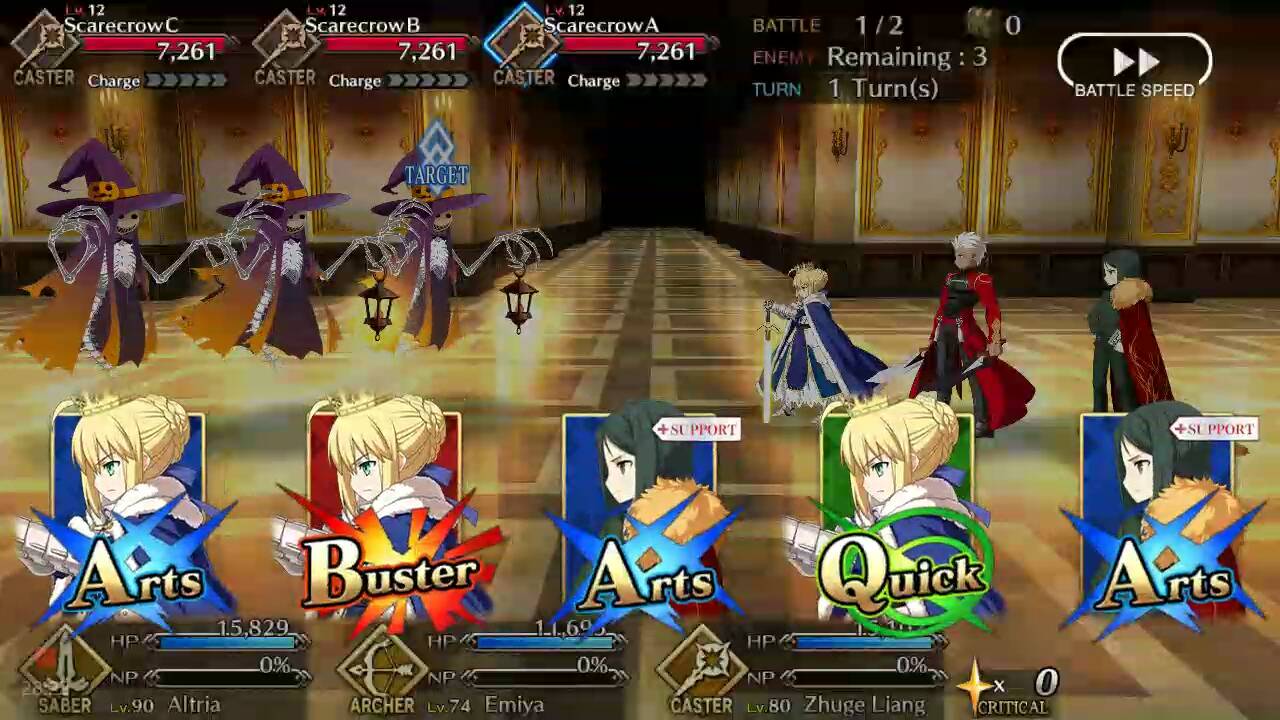Pick Altria's Quick command card

tap(898, 520)
